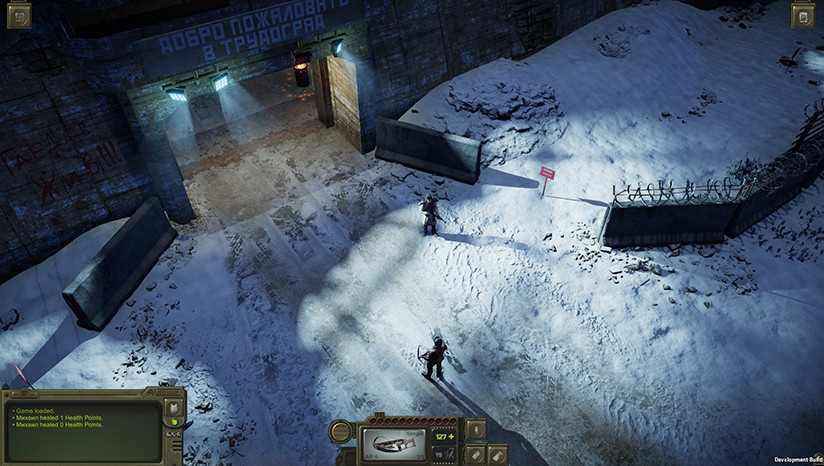Click the message log panel
This screenshot has width=824, height=466.
pos(83,428)
